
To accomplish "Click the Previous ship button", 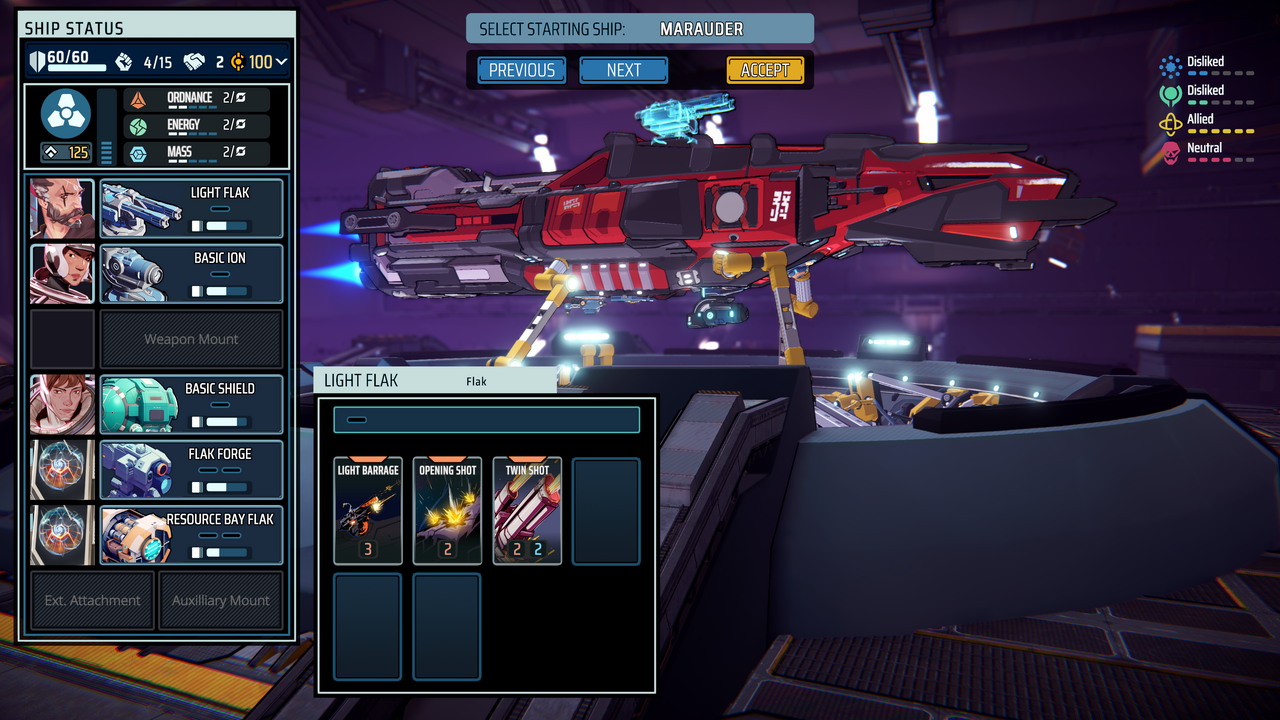I will [520, 70].
